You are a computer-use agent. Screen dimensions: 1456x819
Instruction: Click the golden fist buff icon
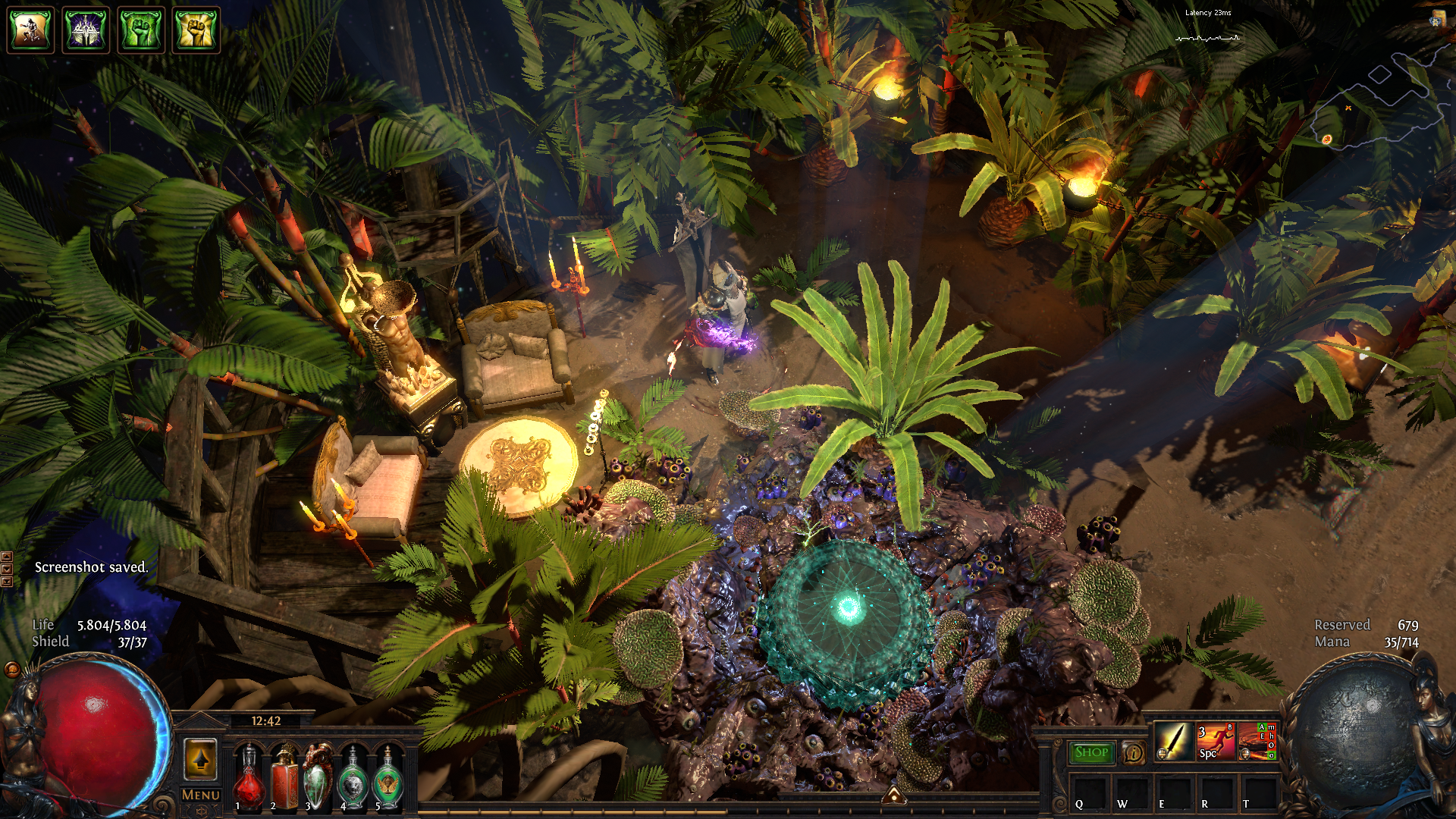tap(196, 30)
